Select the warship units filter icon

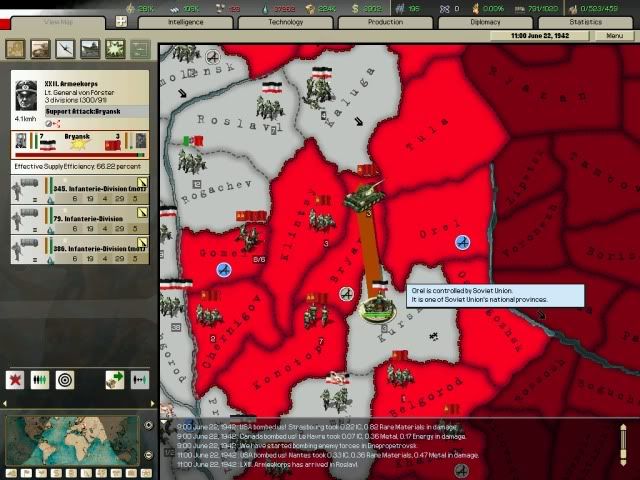point(90,48)
